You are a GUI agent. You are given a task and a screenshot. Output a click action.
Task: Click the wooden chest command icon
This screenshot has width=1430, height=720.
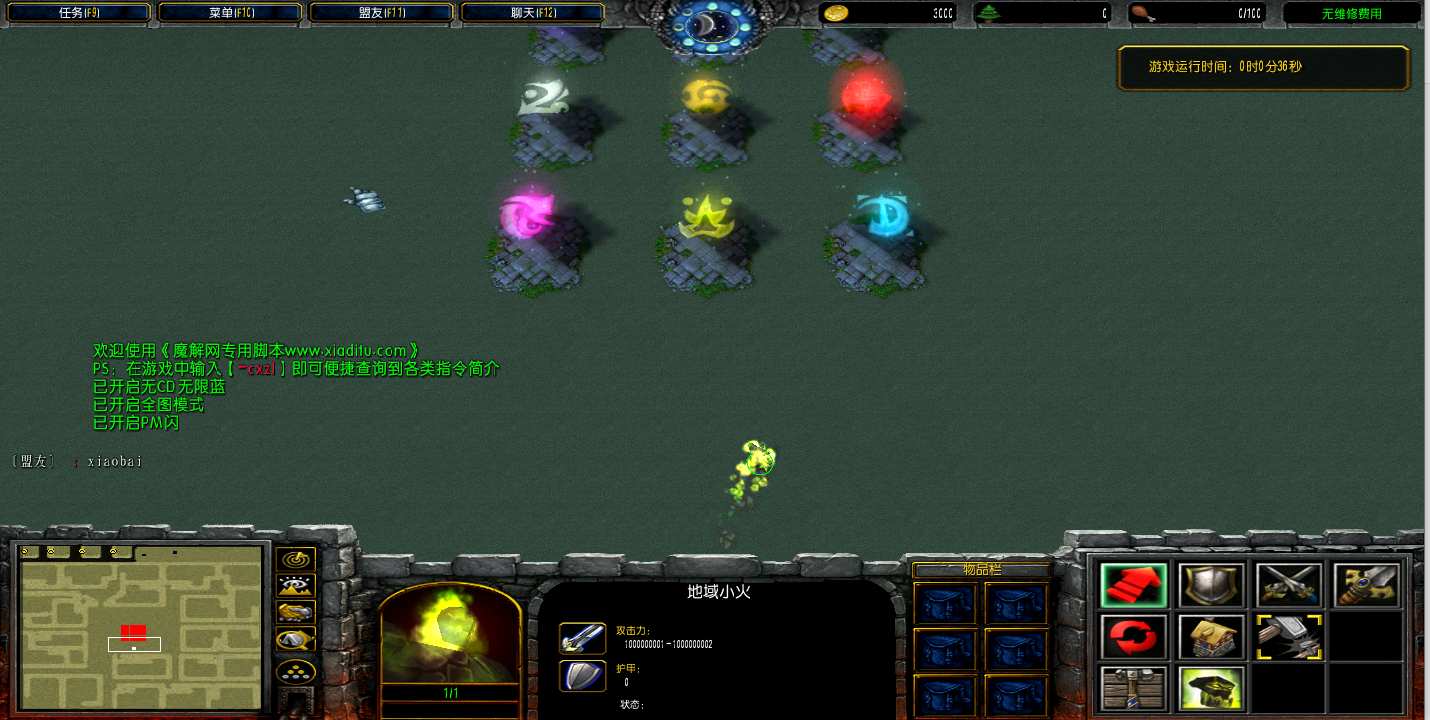click(x=1134, y=689)
